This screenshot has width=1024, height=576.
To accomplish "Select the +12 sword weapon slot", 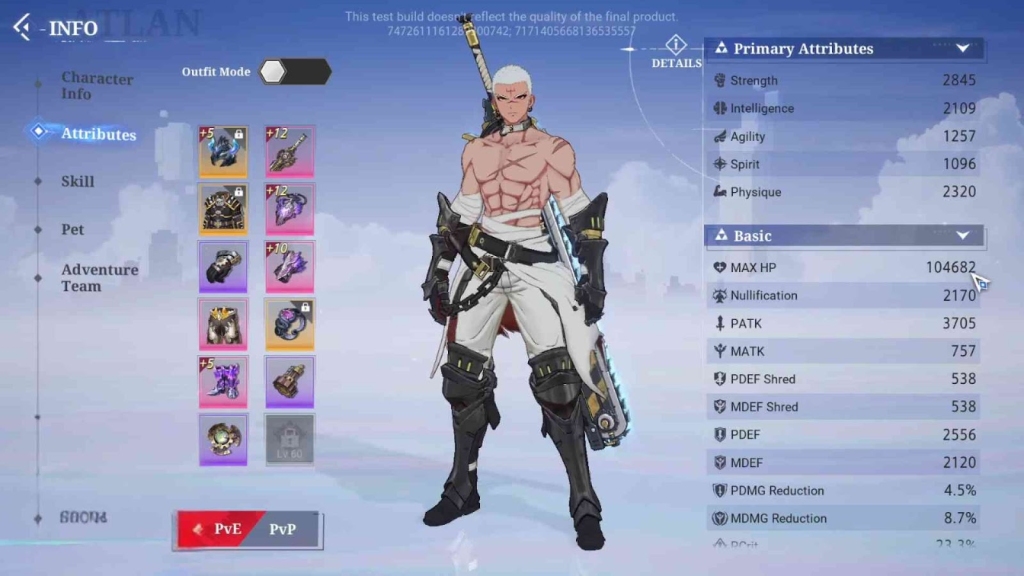I will pos(290,152).
